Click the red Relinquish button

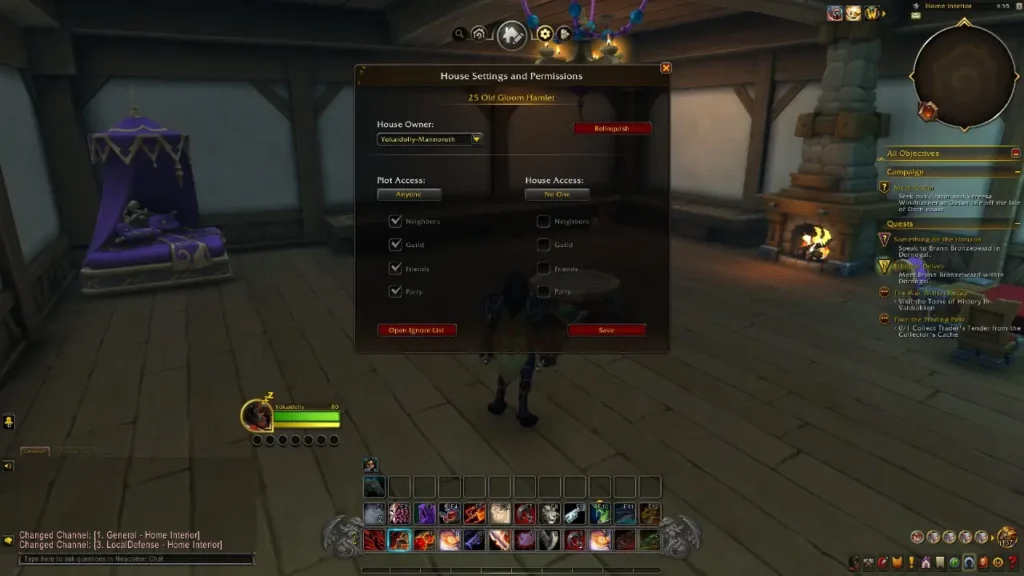pos(612,129)
